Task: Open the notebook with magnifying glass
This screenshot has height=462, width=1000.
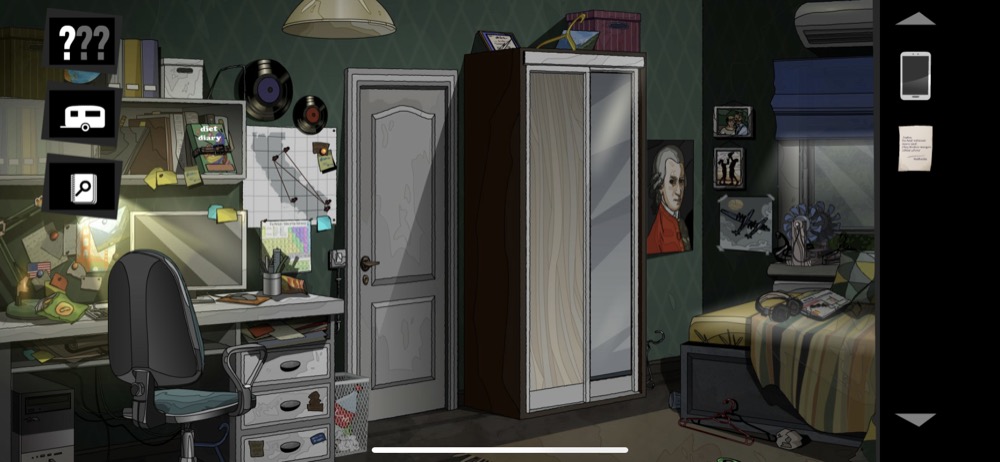Action: (x=82, y=186)
